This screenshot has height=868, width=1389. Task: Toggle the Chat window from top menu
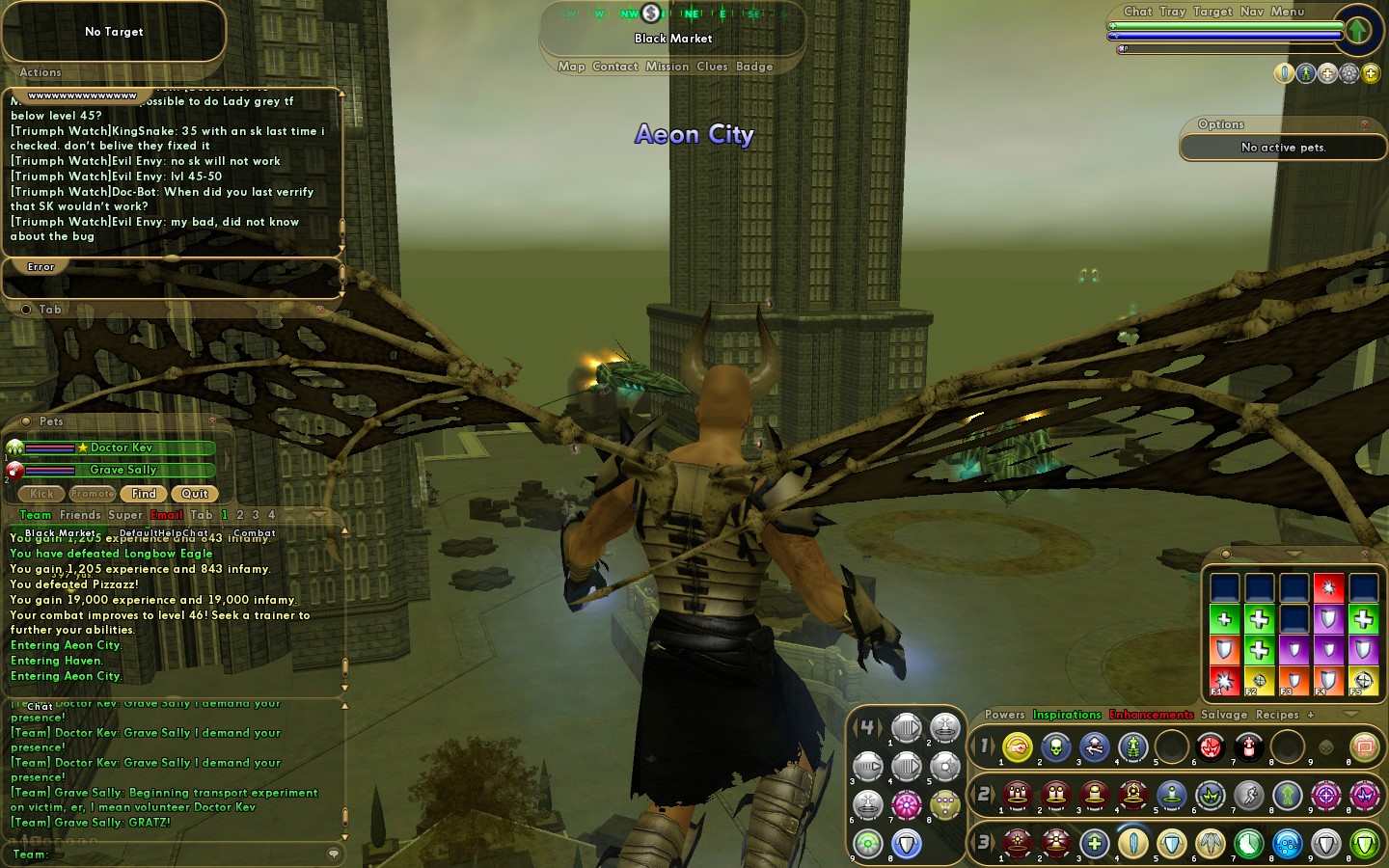pyautogui.click(x=1138, y=12)
